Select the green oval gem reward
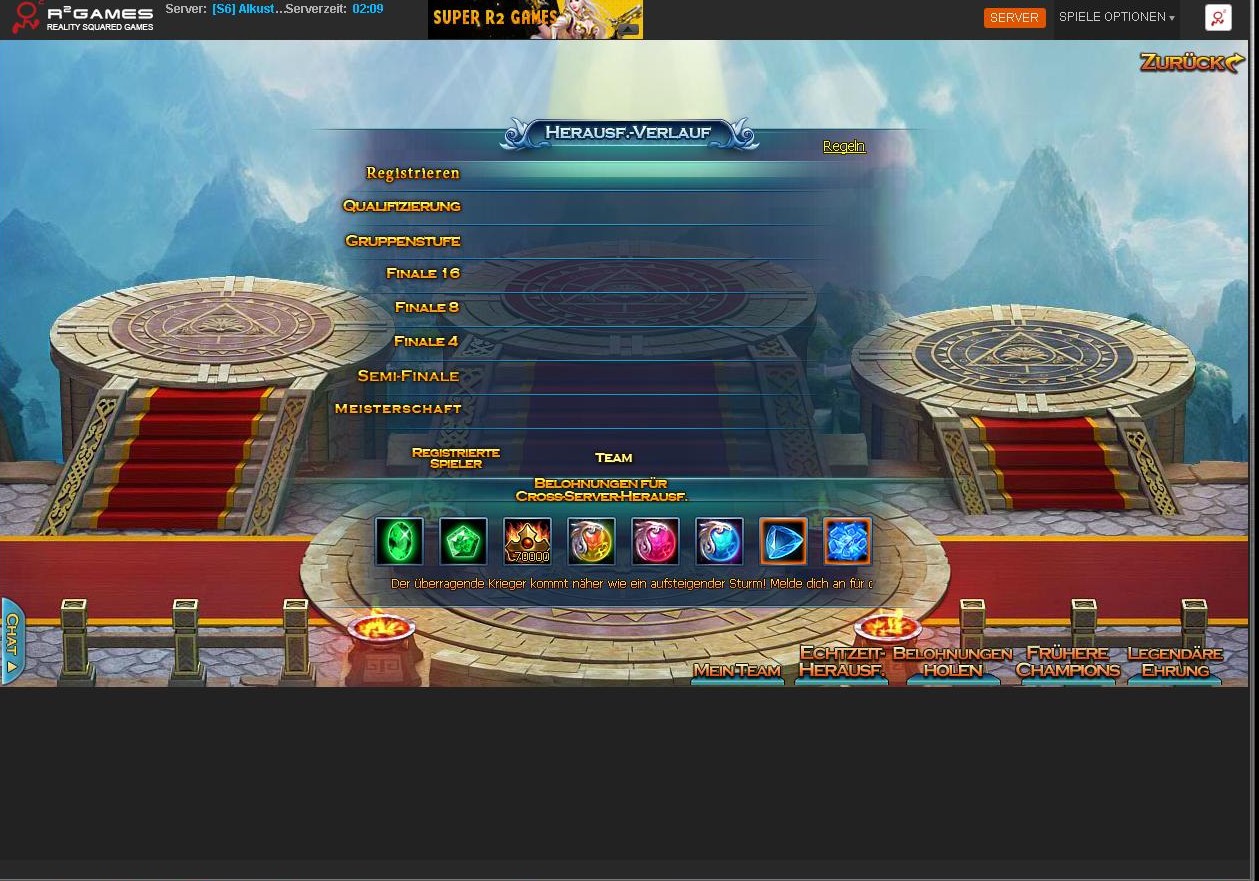Screen dimensions: 1259x881 coord(399,542)
